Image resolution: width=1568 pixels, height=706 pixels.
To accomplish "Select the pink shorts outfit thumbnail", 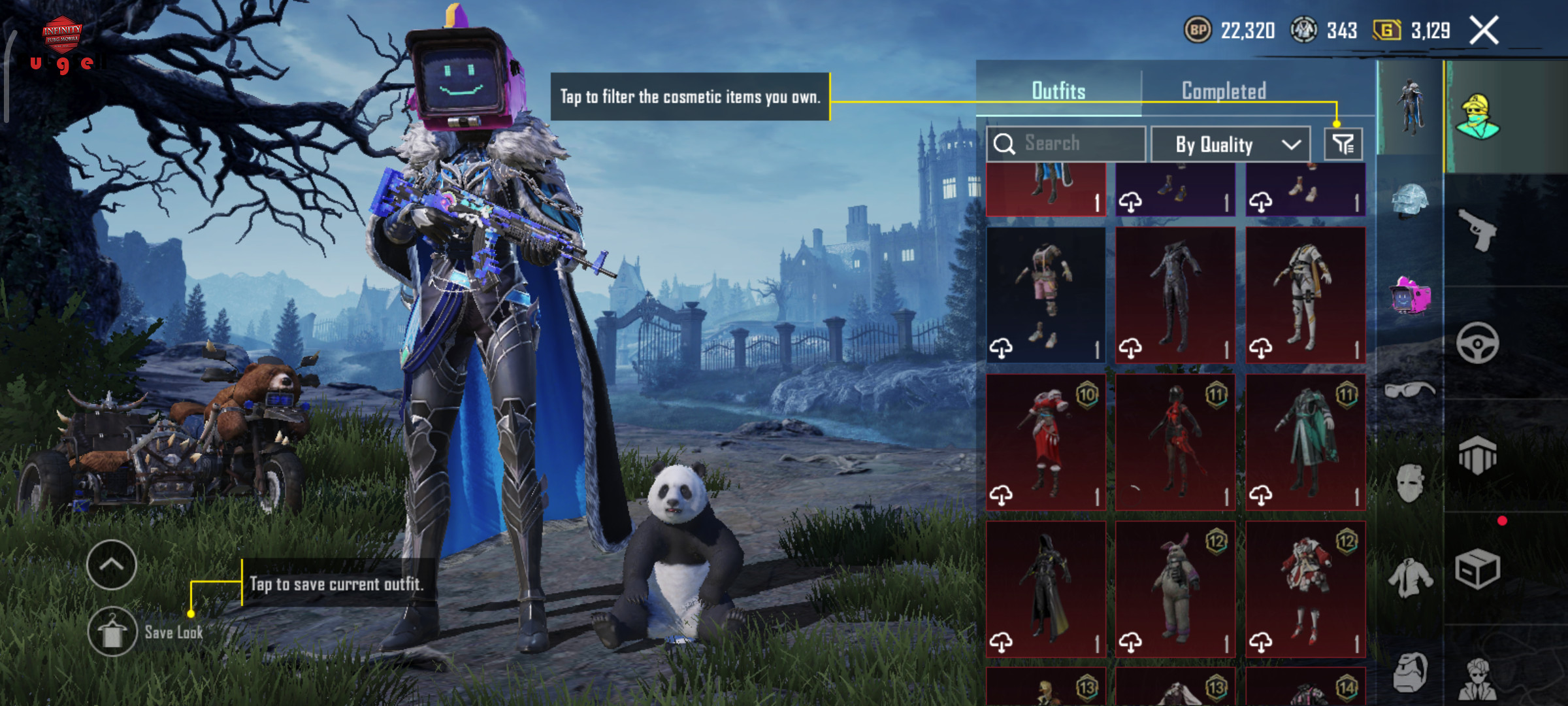I will (x=1045, y=295).
